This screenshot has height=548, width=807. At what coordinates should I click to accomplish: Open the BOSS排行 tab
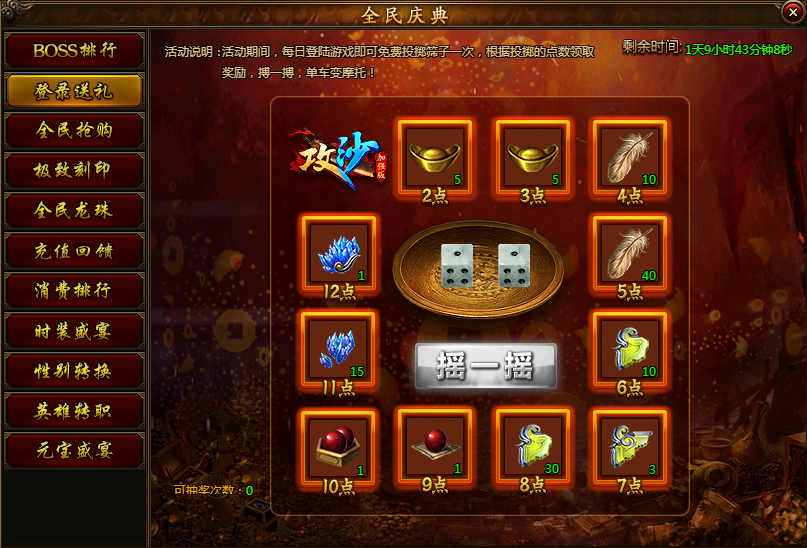click(74, 50)
